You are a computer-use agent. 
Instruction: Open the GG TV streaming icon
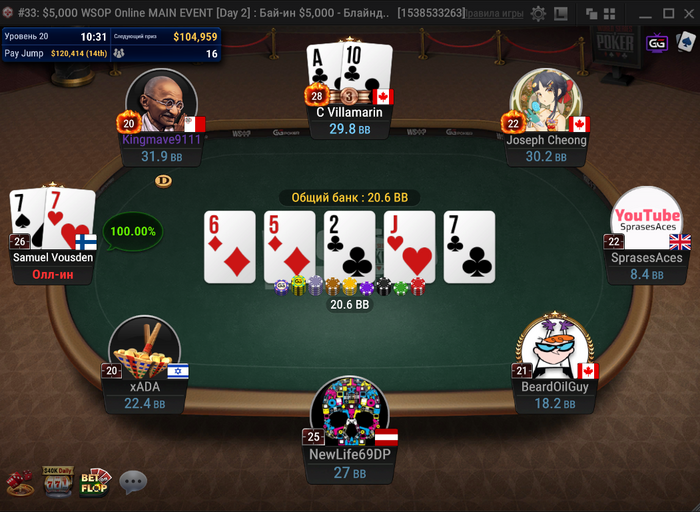[657, 43]
